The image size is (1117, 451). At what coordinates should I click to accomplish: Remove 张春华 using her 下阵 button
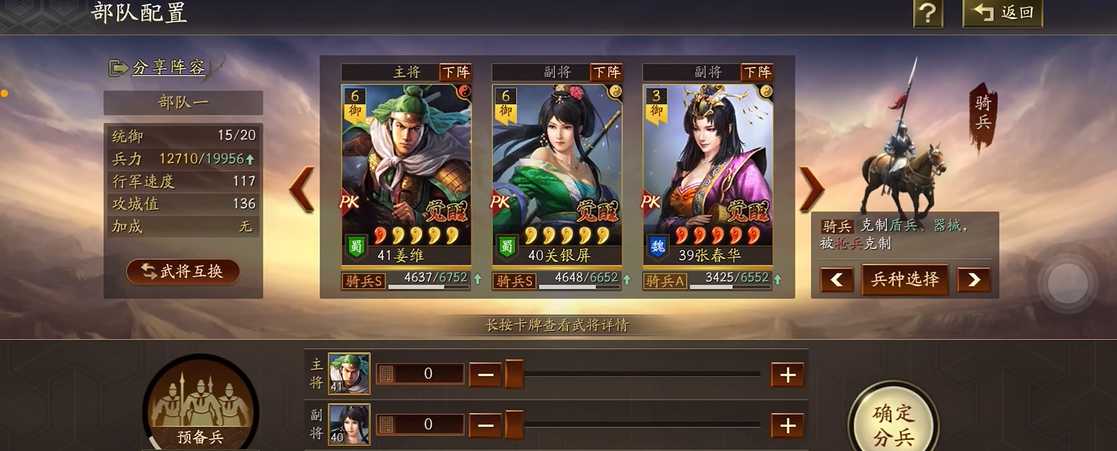coord(756,72)
